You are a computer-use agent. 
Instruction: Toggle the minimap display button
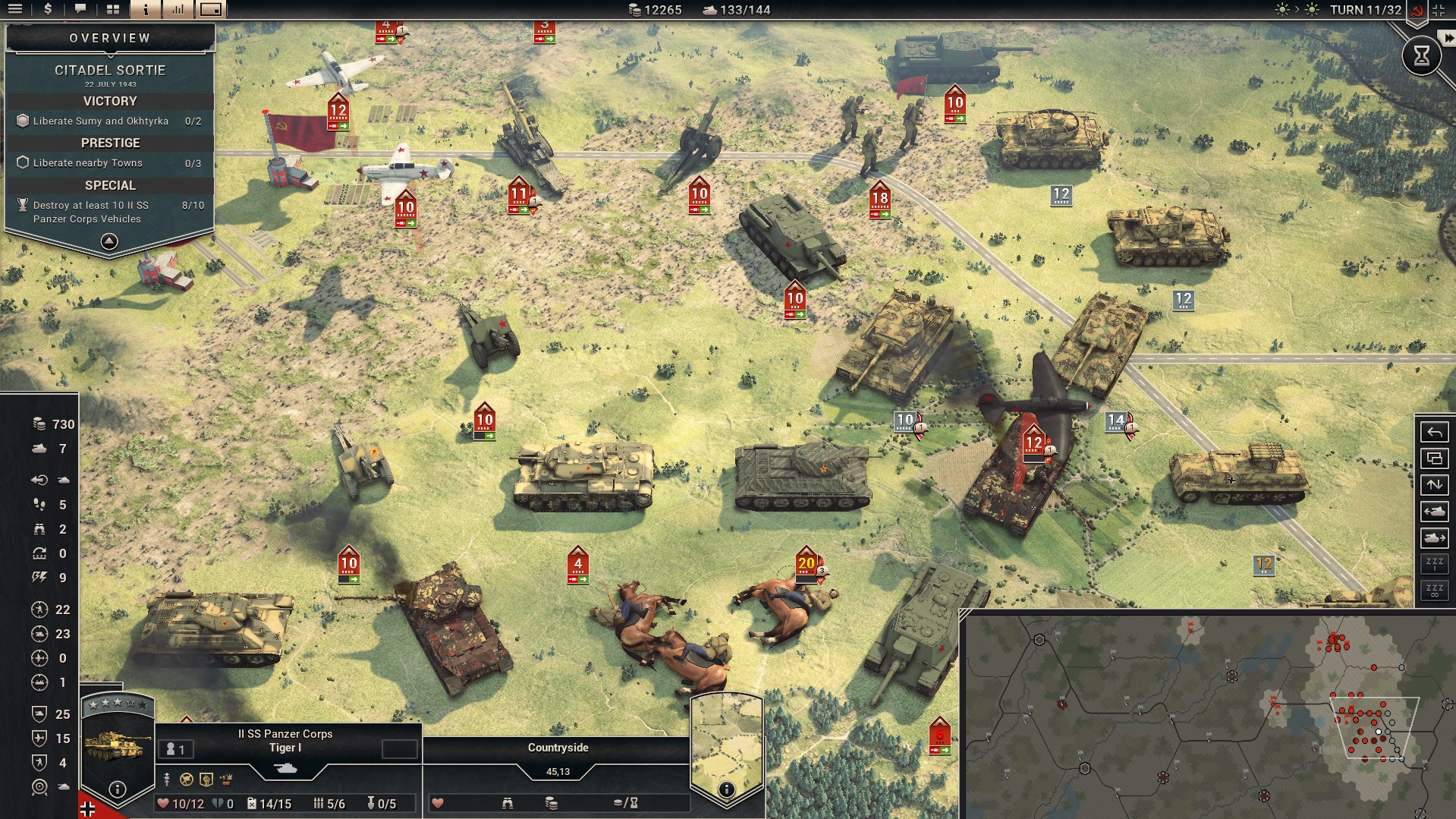point(211,9)
